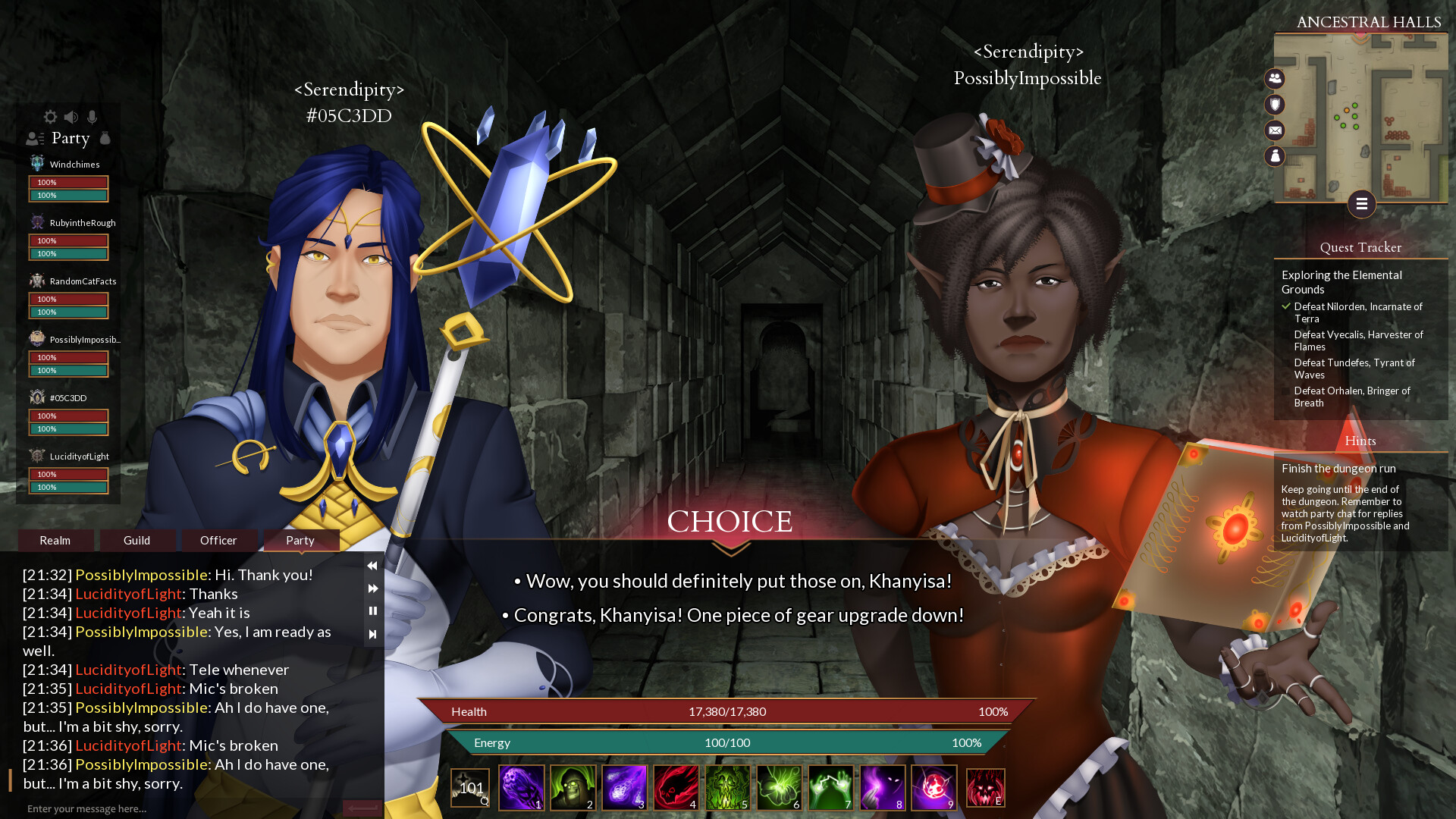Fast forward the chat log
Screen dimensions: 1456x819
pyautogui.click(x=372, y=588)
